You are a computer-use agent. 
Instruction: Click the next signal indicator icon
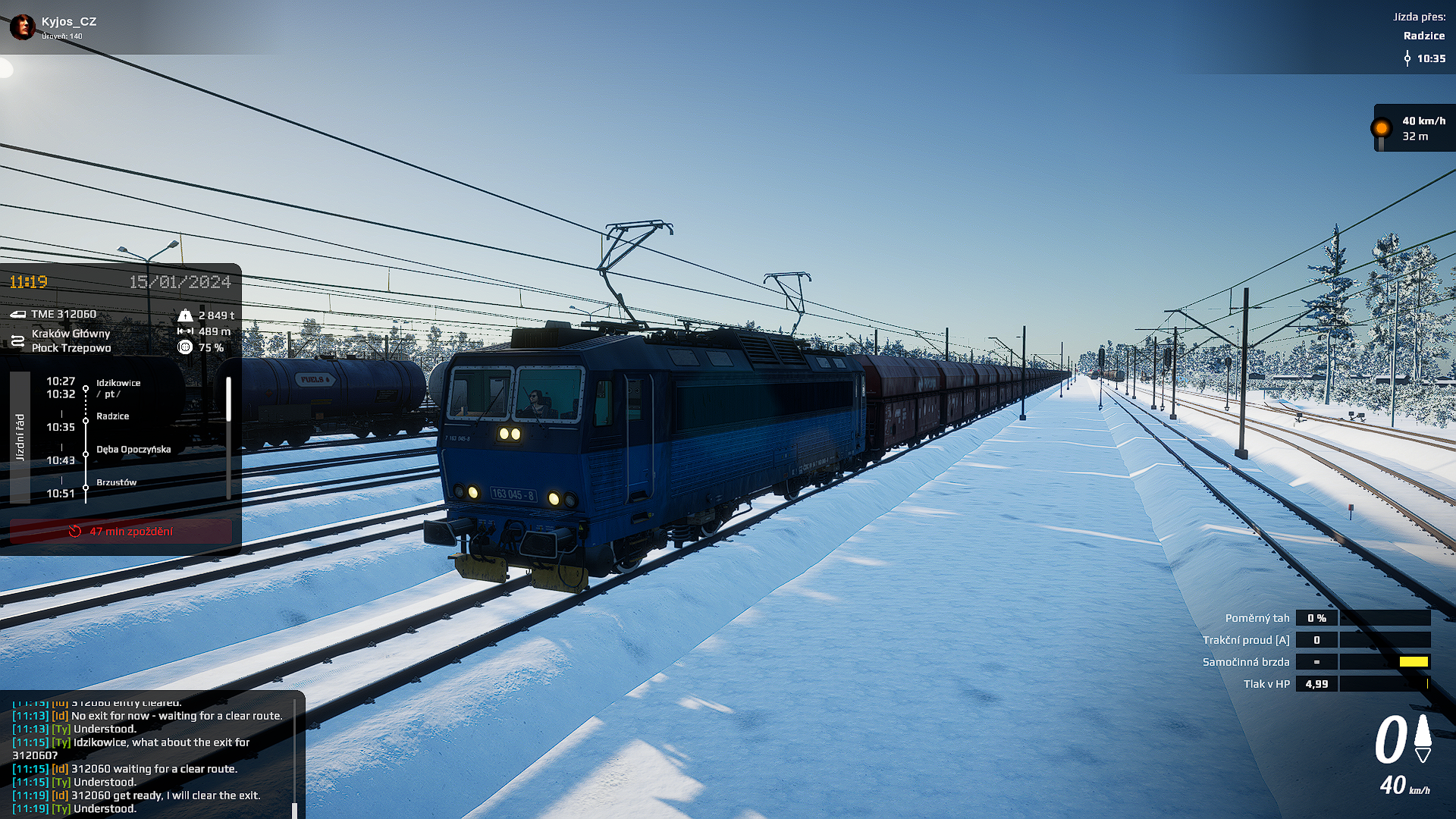pyautogui.click(x=1382, y=129)
